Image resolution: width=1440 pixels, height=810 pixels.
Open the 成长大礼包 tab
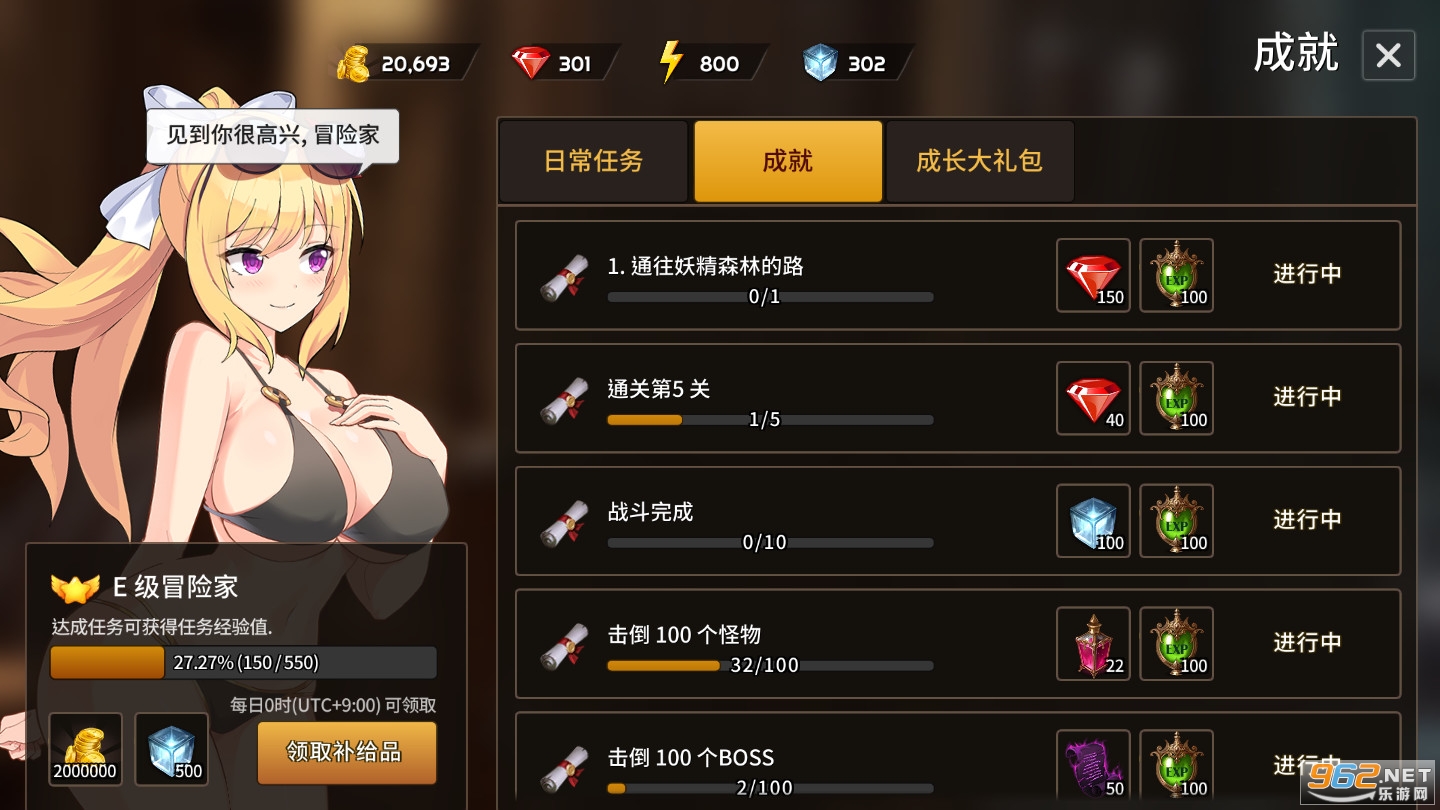(x=979, y=161)
